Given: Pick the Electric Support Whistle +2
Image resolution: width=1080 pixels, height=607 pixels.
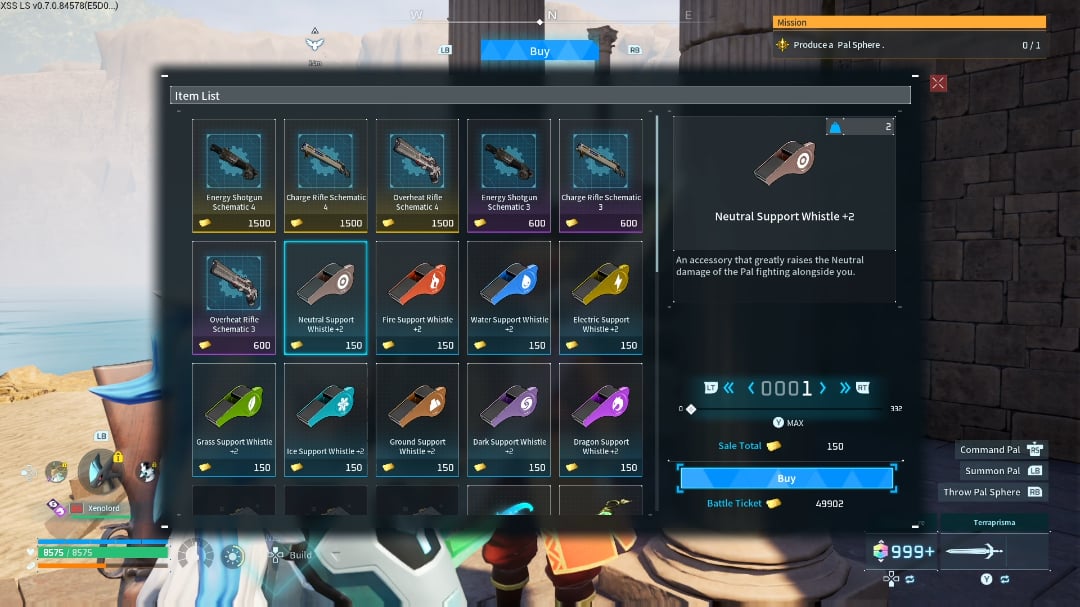Looking at the screenshot, I should (x=601, y=297).
